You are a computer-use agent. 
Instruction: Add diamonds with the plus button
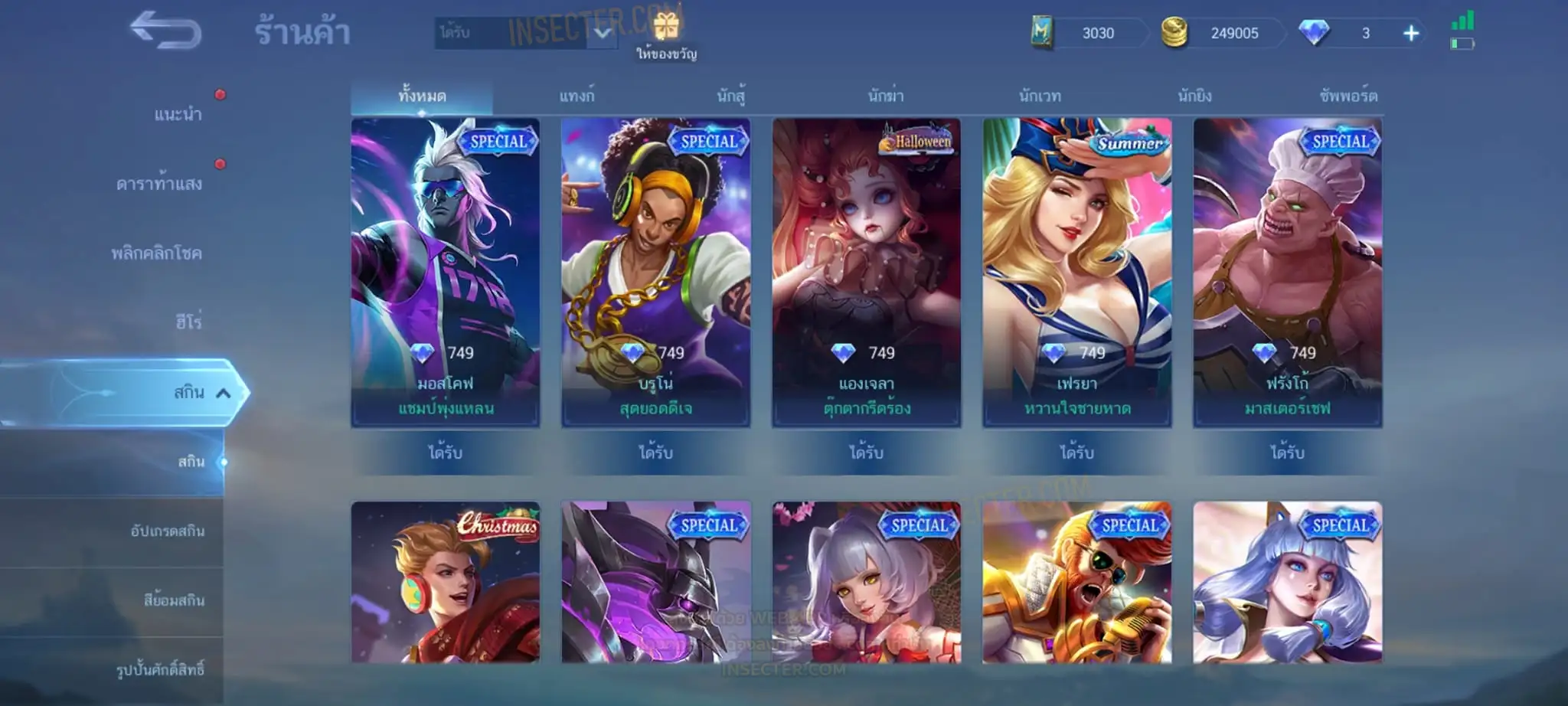pyautogui.click(x=1411, y=34)
